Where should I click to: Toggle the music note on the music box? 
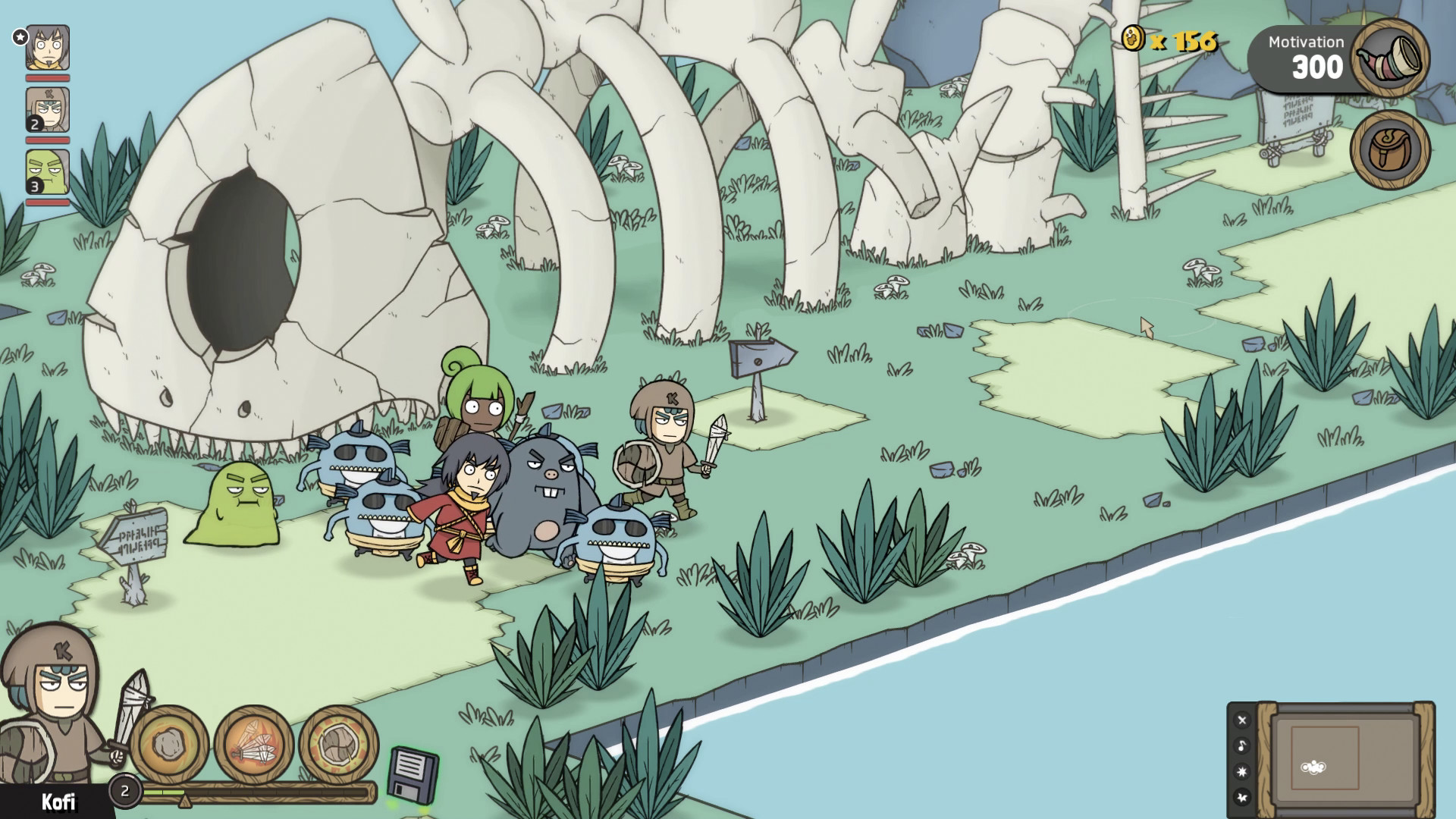(x=1241, y=745)
